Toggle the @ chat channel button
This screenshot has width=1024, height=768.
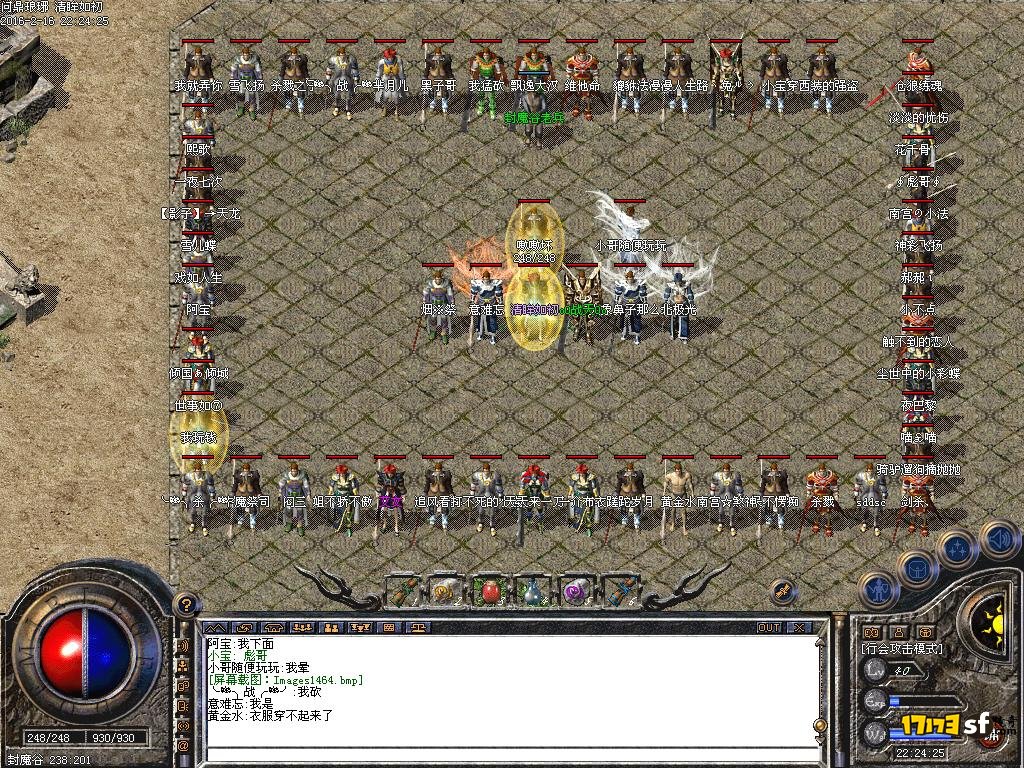(183, 745)
